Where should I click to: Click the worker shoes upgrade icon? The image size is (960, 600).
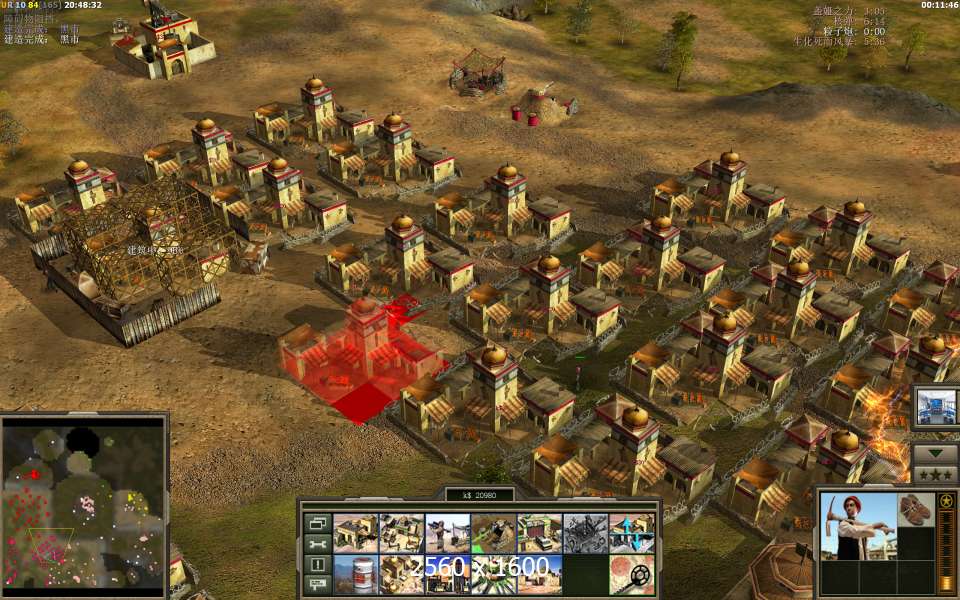pyautogui.click(x=915, y=509)
